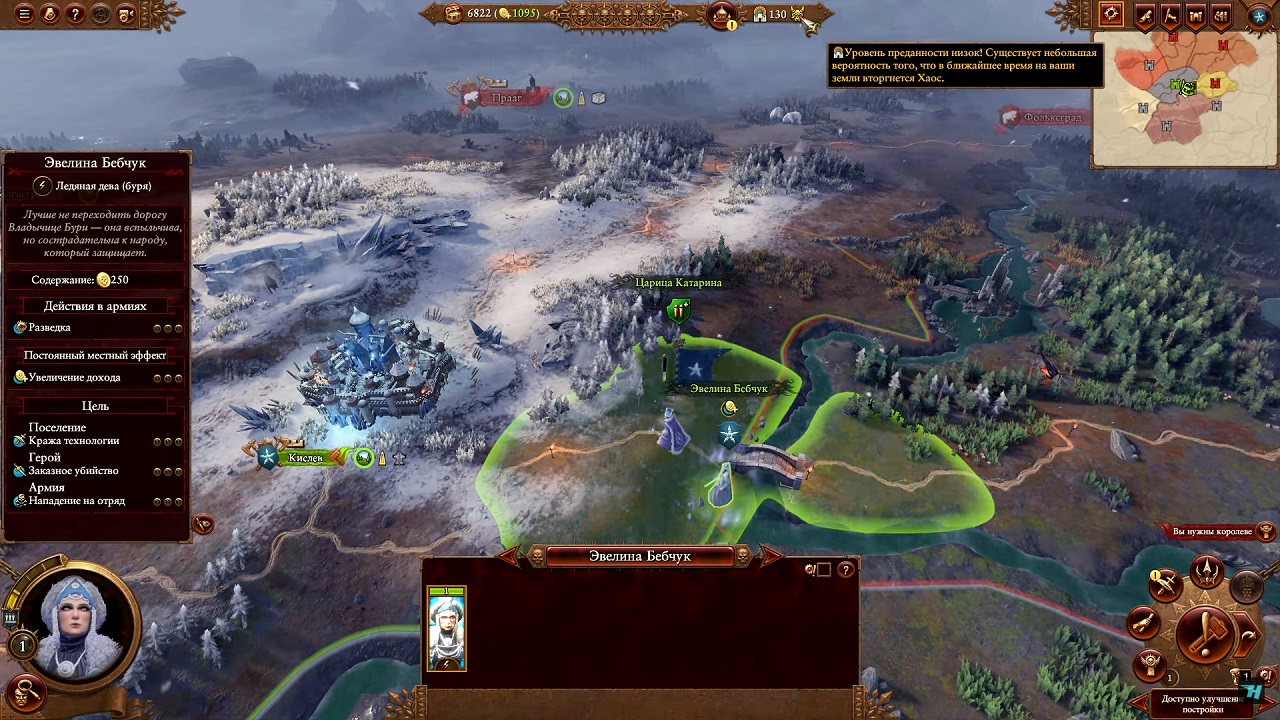Open the army panel help question mark
This screenshot has width=1280, height=720.
click(x=846, y=570)
